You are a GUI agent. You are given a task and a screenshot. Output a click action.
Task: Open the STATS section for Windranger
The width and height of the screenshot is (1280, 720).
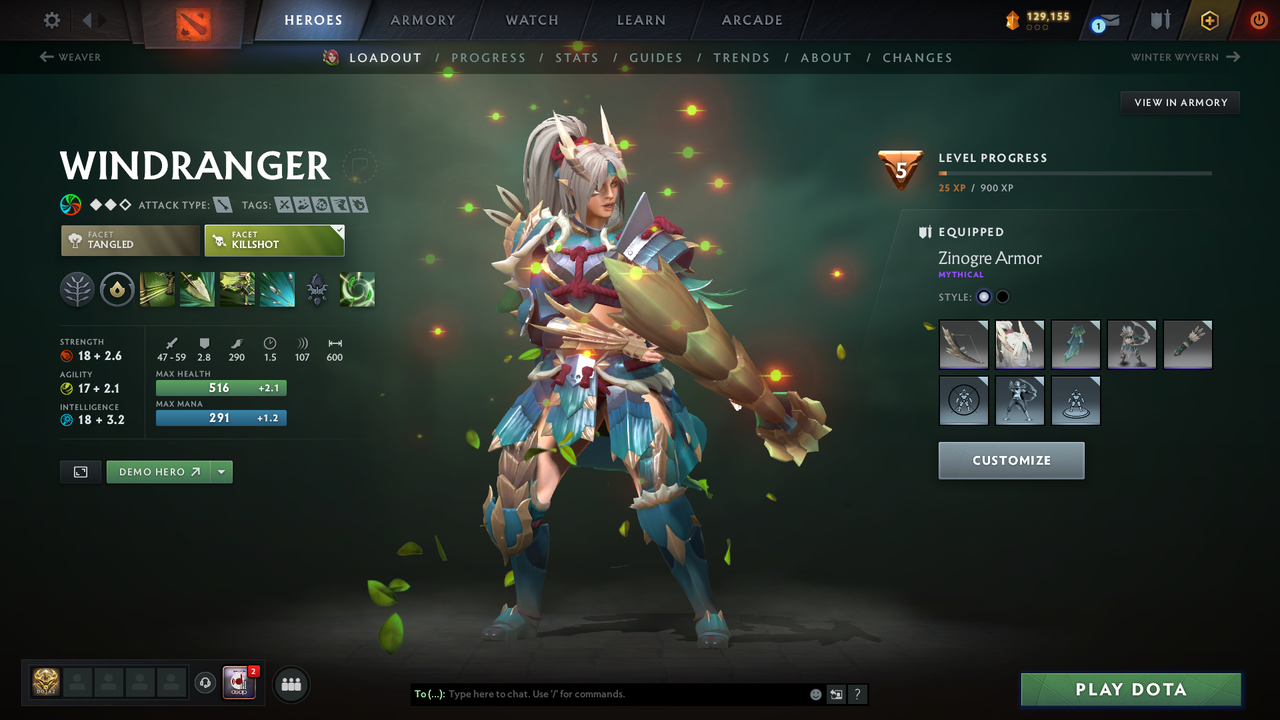[577, 57]
